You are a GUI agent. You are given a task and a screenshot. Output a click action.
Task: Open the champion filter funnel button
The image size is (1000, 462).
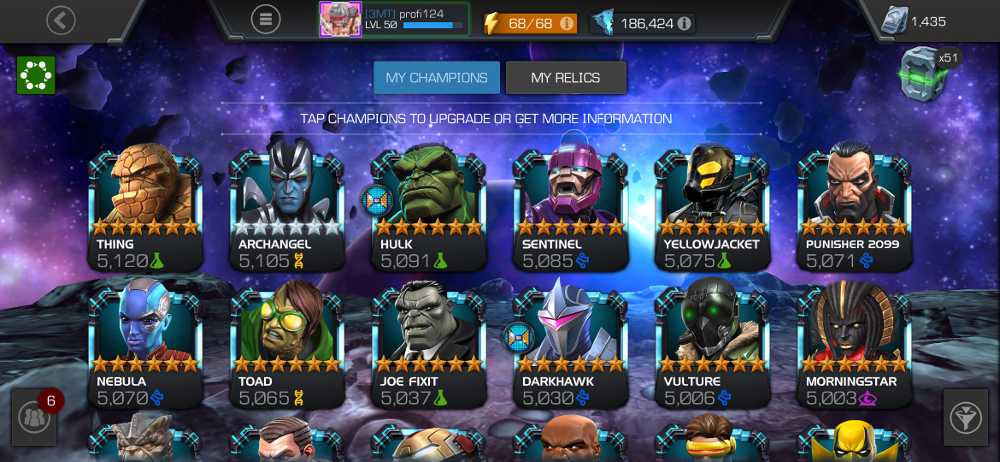965,418
